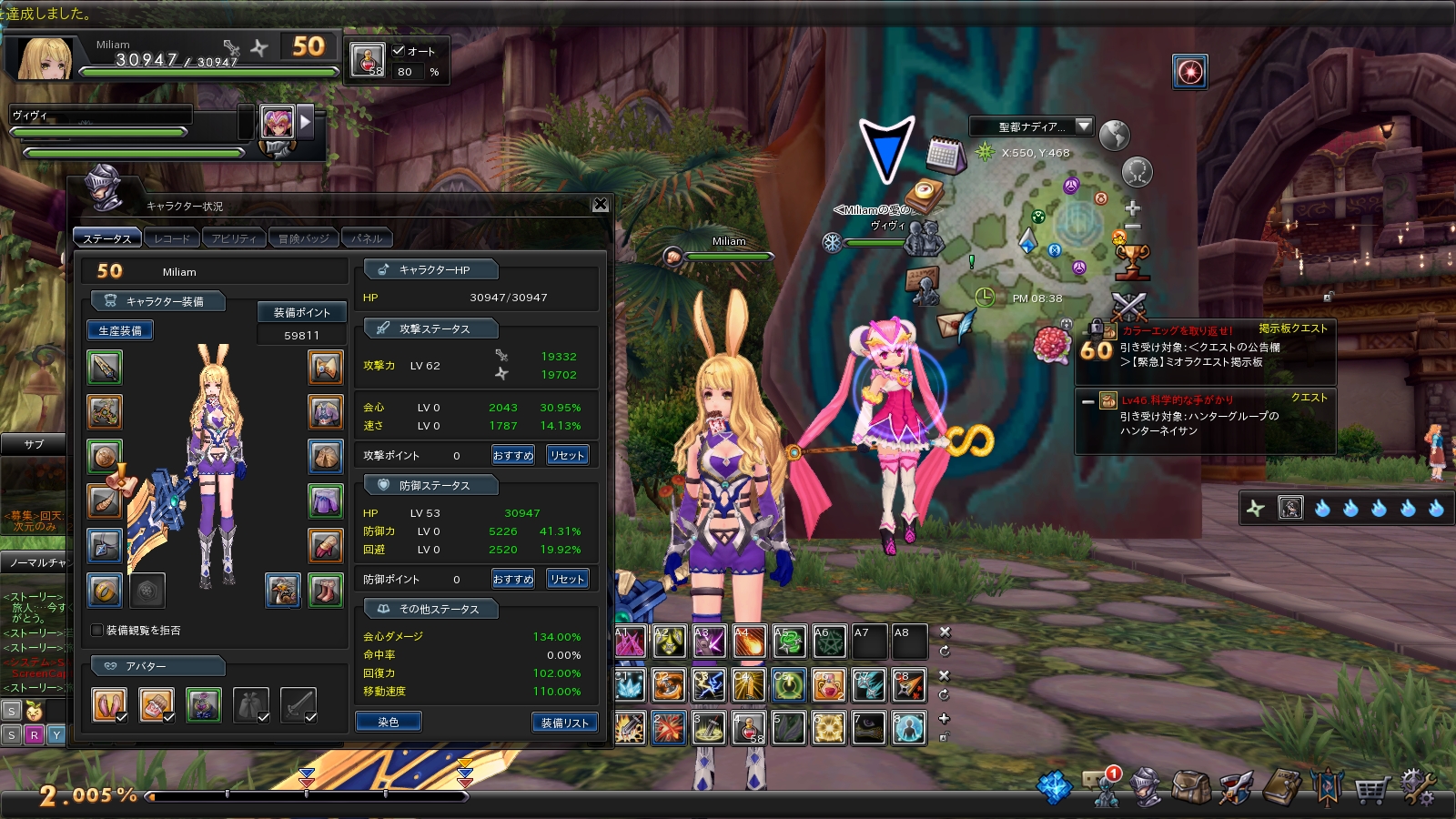Toggle the オート auto-potion checkbox
The width and height of the screenshot is (1456, 819).
click(x=399, y=51)
